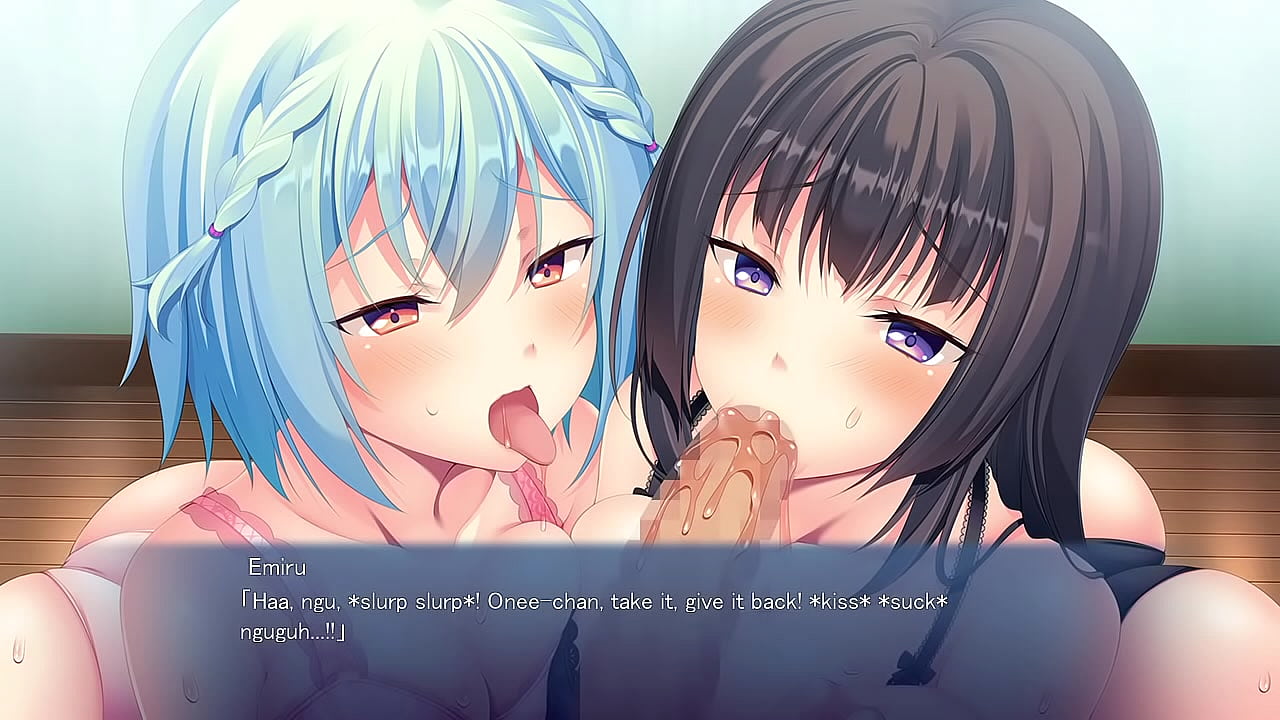Click the dialogue text to advance
Image resolution: width=1280 pixels, height=720 pixels.
(590, 602)
